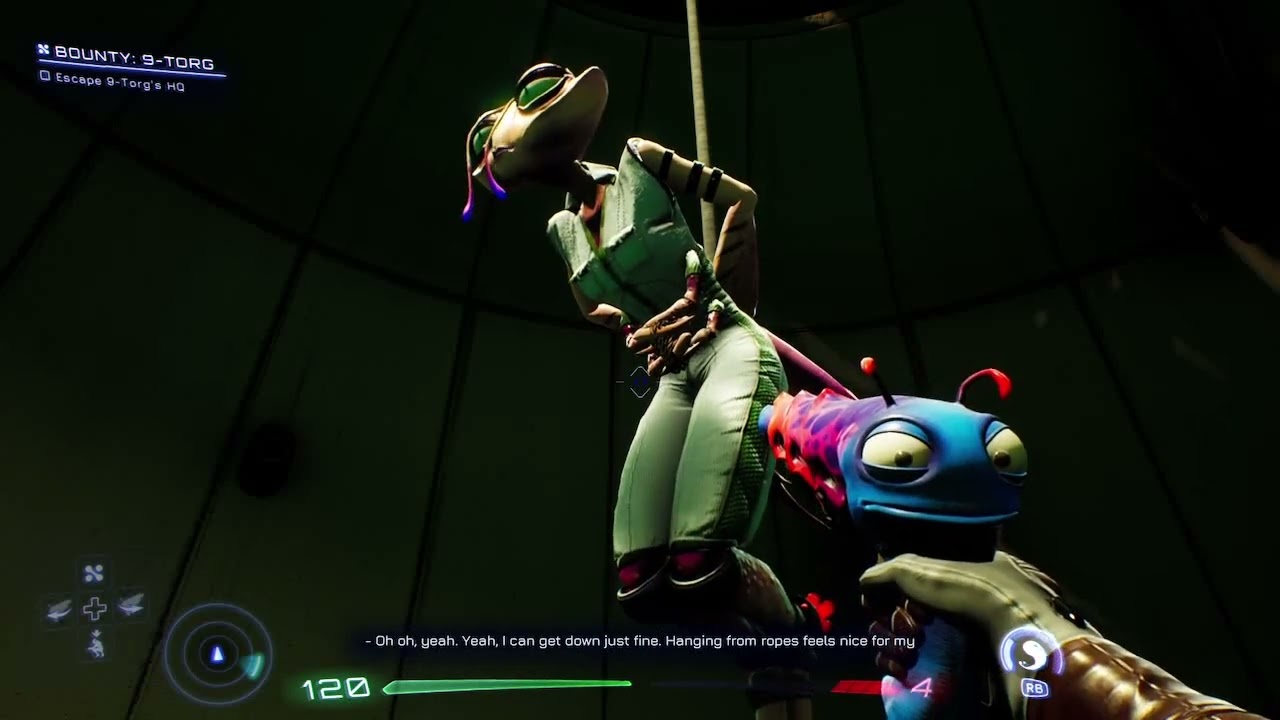The height and width of the screenshot is (720, 1280).
Task: Choose the crouching creature icon with down arrow
Action: click(95, 645)
